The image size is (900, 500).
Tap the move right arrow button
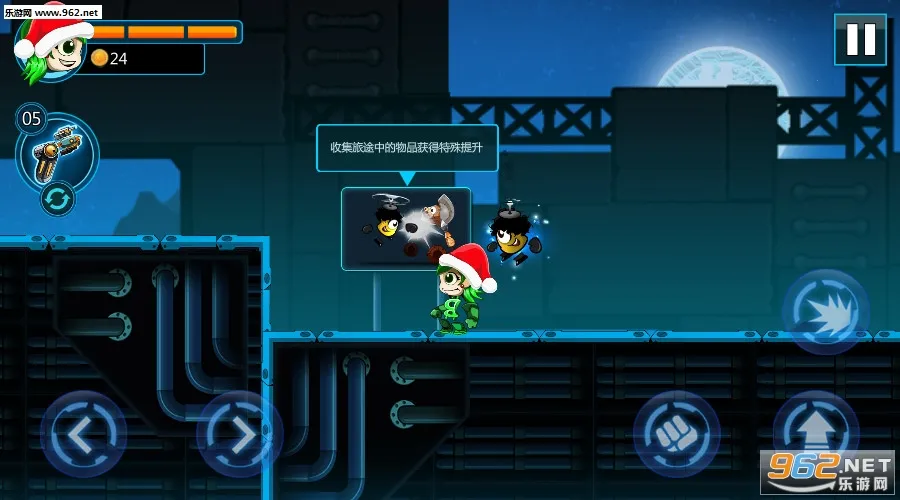coord(239,434)
